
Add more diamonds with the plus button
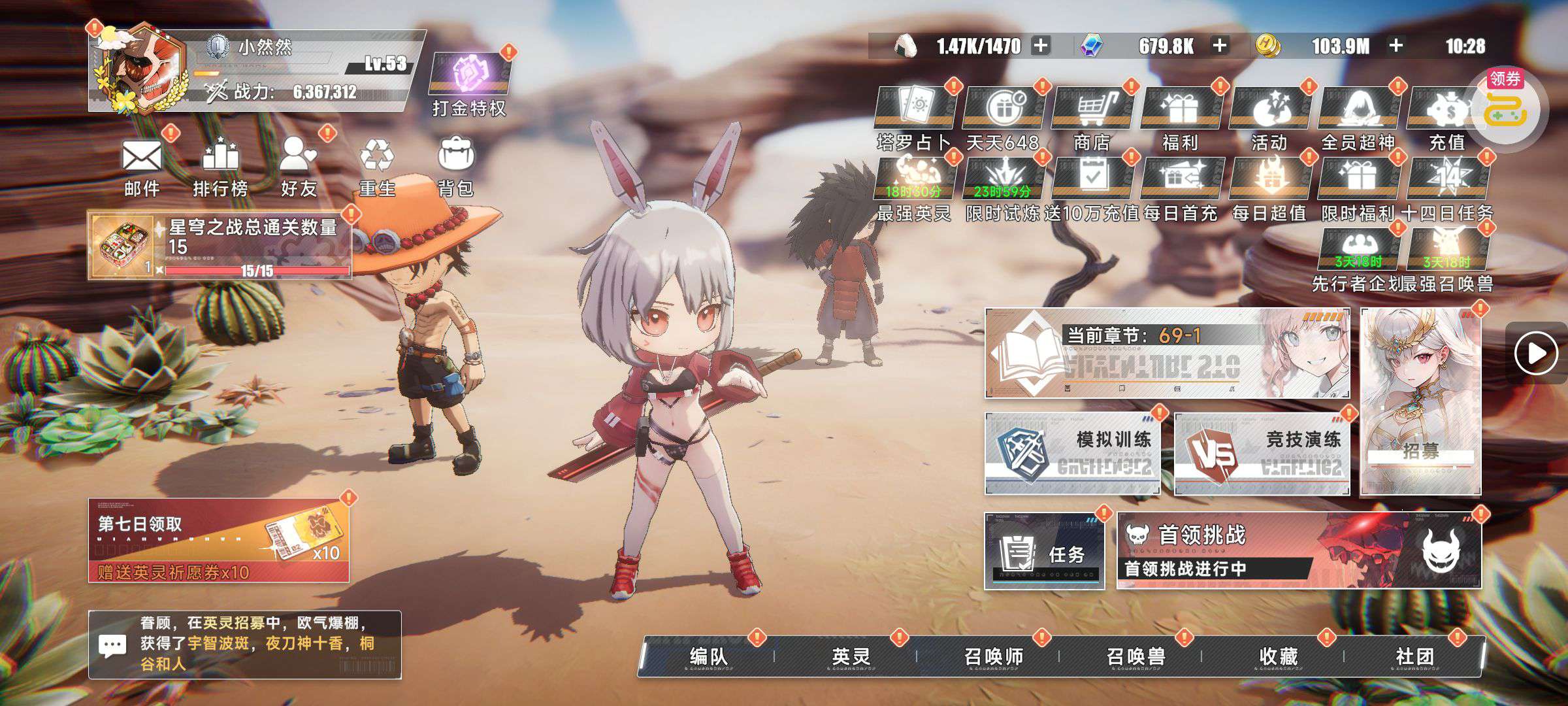(1219, 46)
